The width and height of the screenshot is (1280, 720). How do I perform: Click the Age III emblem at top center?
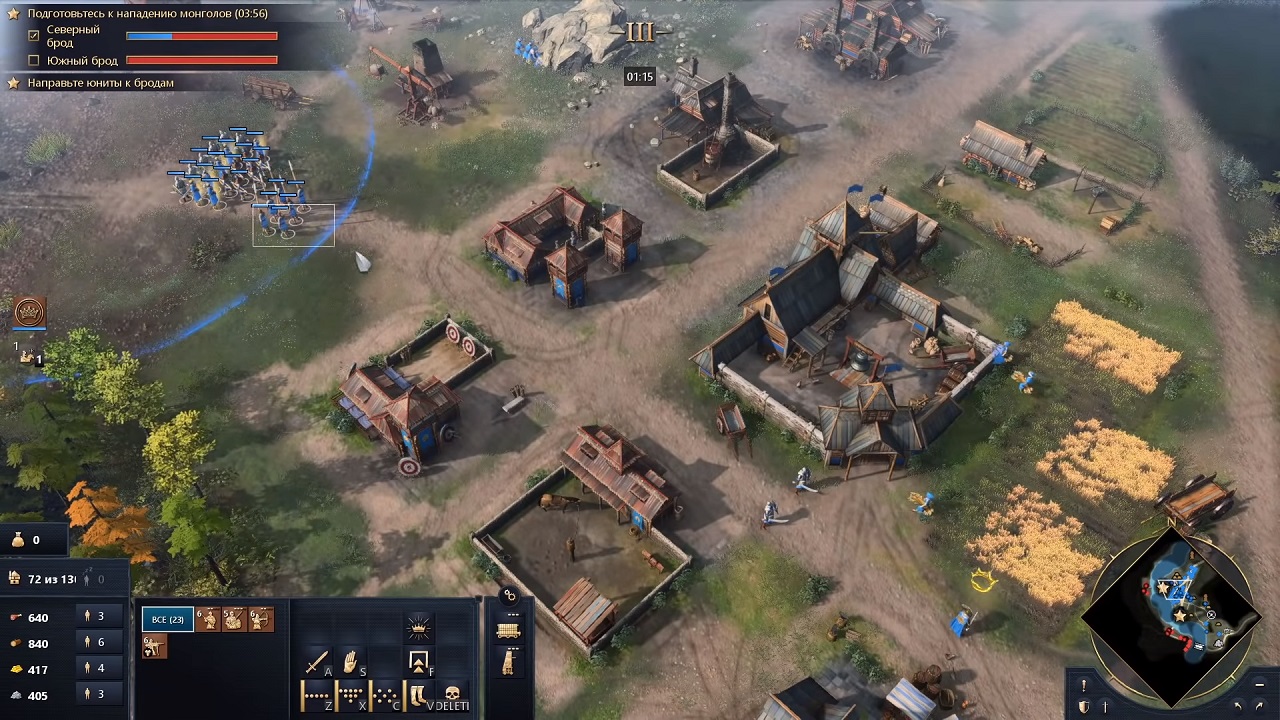(x=639, y=30)
